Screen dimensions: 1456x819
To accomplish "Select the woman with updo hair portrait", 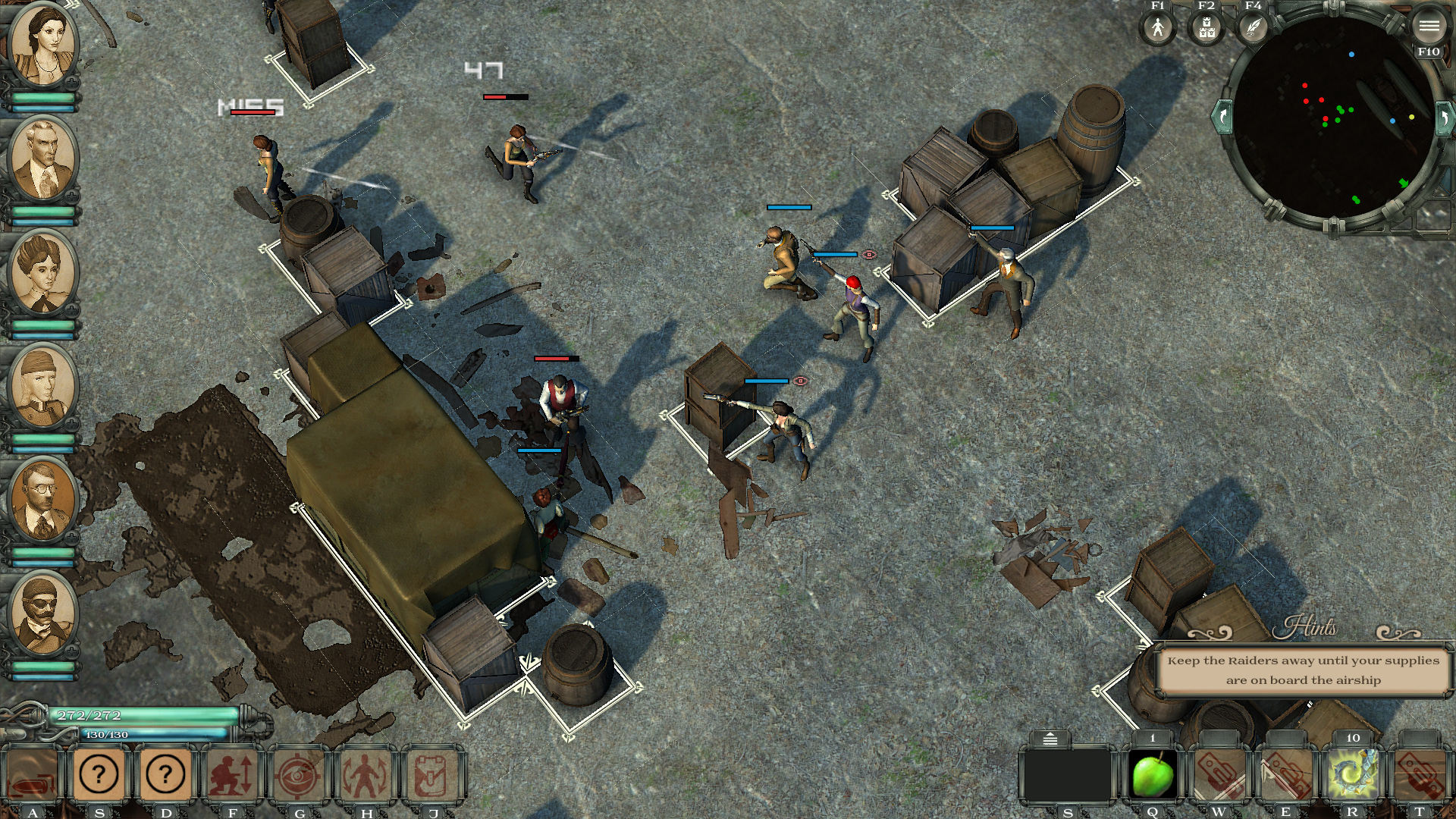I will [x=43, y=273].
